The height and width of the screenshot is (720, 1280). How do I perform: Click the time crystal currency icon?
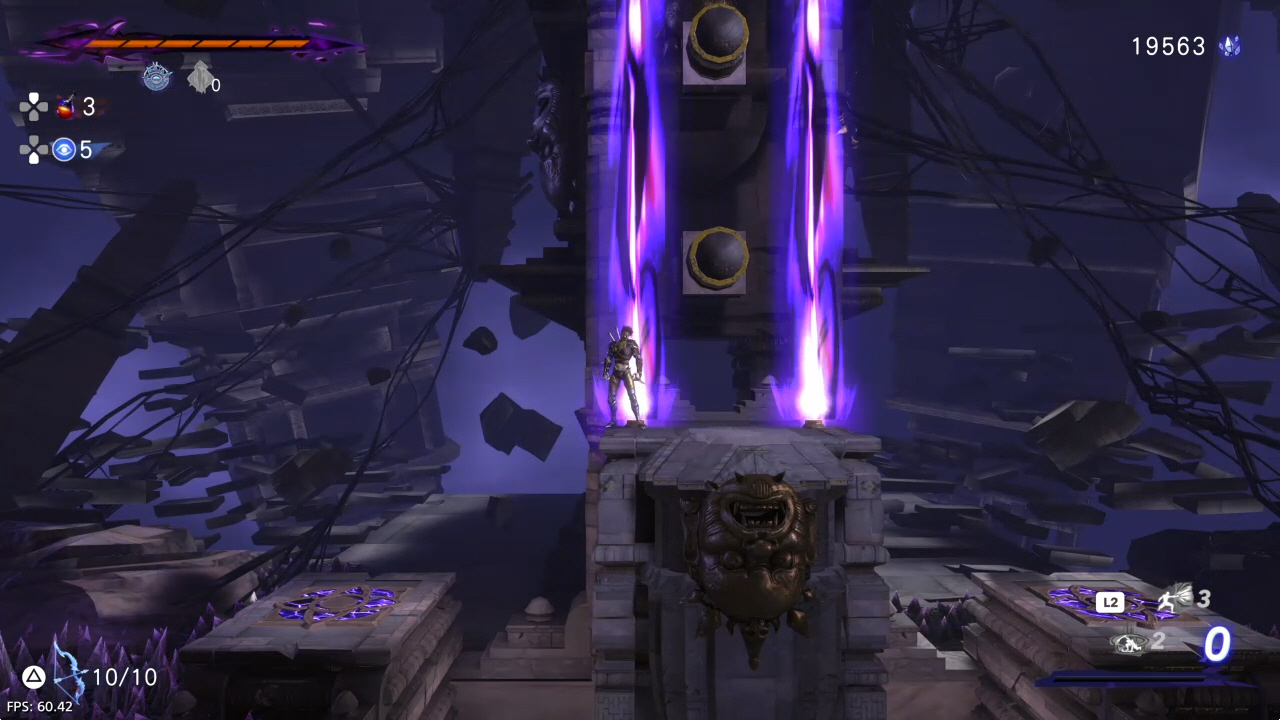point(1230,46)
